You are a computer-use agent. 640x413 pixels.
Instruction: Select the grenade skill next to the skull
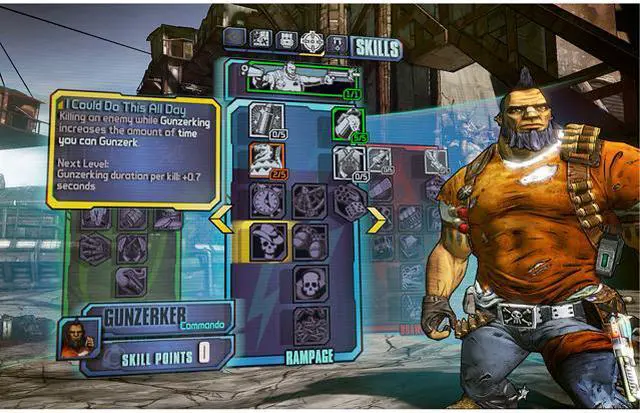(310, 241)
